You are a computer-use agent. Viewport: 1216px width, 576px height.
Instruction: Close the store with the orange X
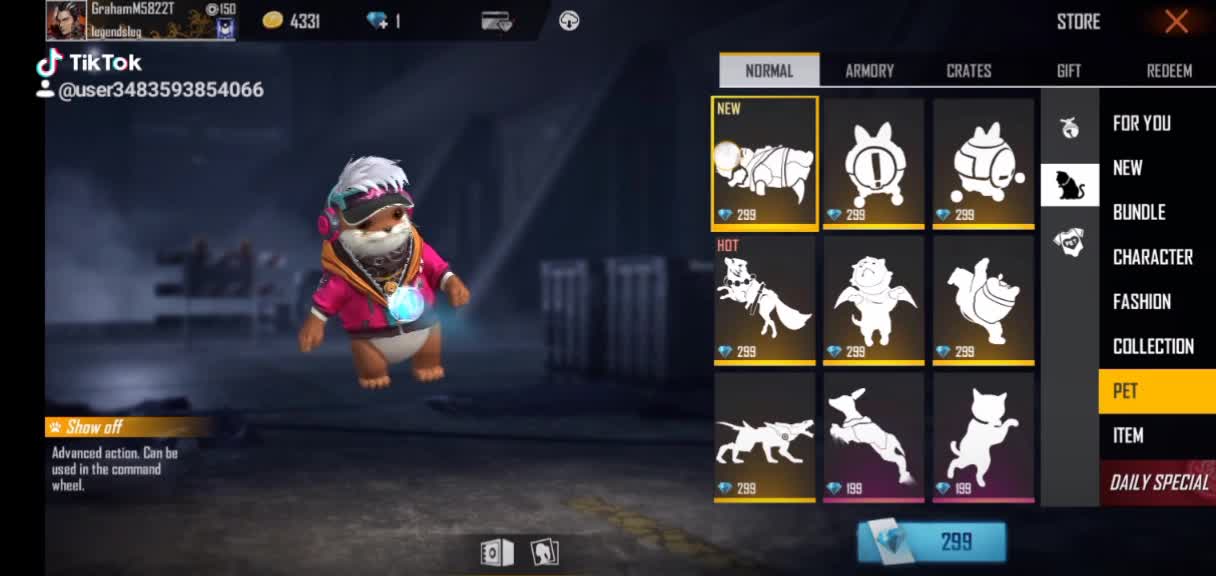[1176, 21]
